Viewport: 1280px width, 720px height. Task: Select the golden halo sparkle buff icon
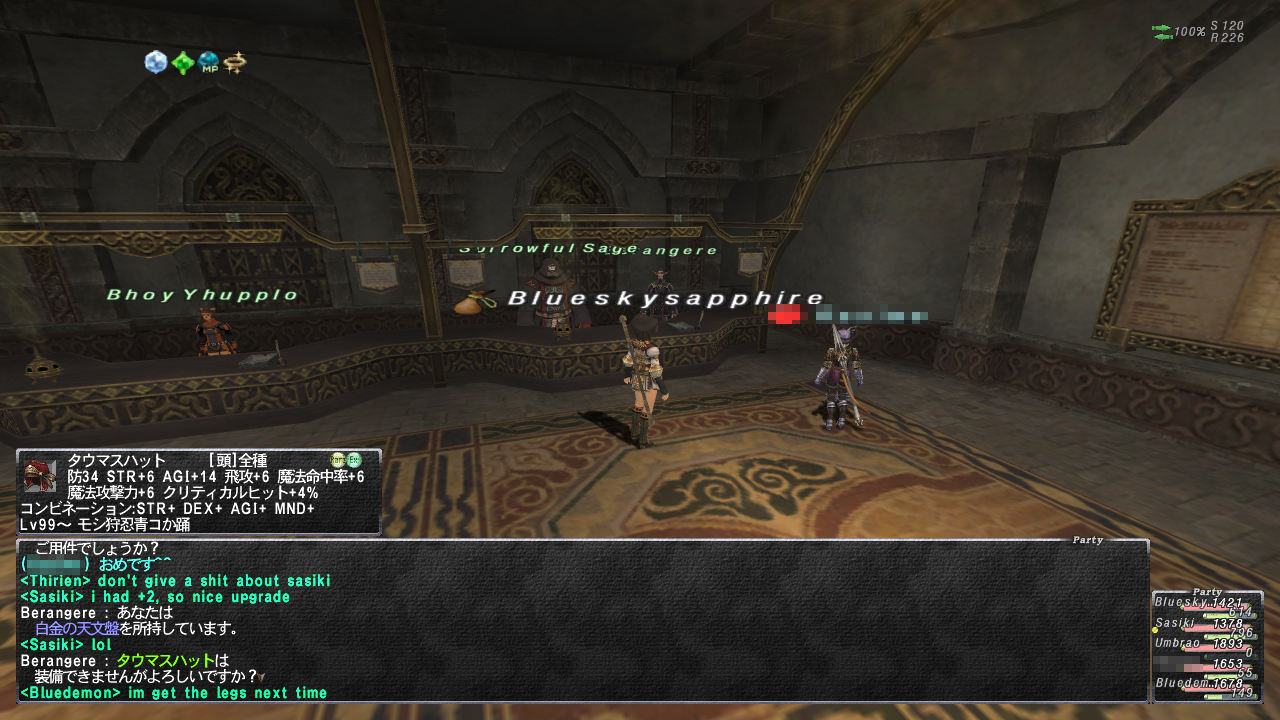click(x=235, y=63)
